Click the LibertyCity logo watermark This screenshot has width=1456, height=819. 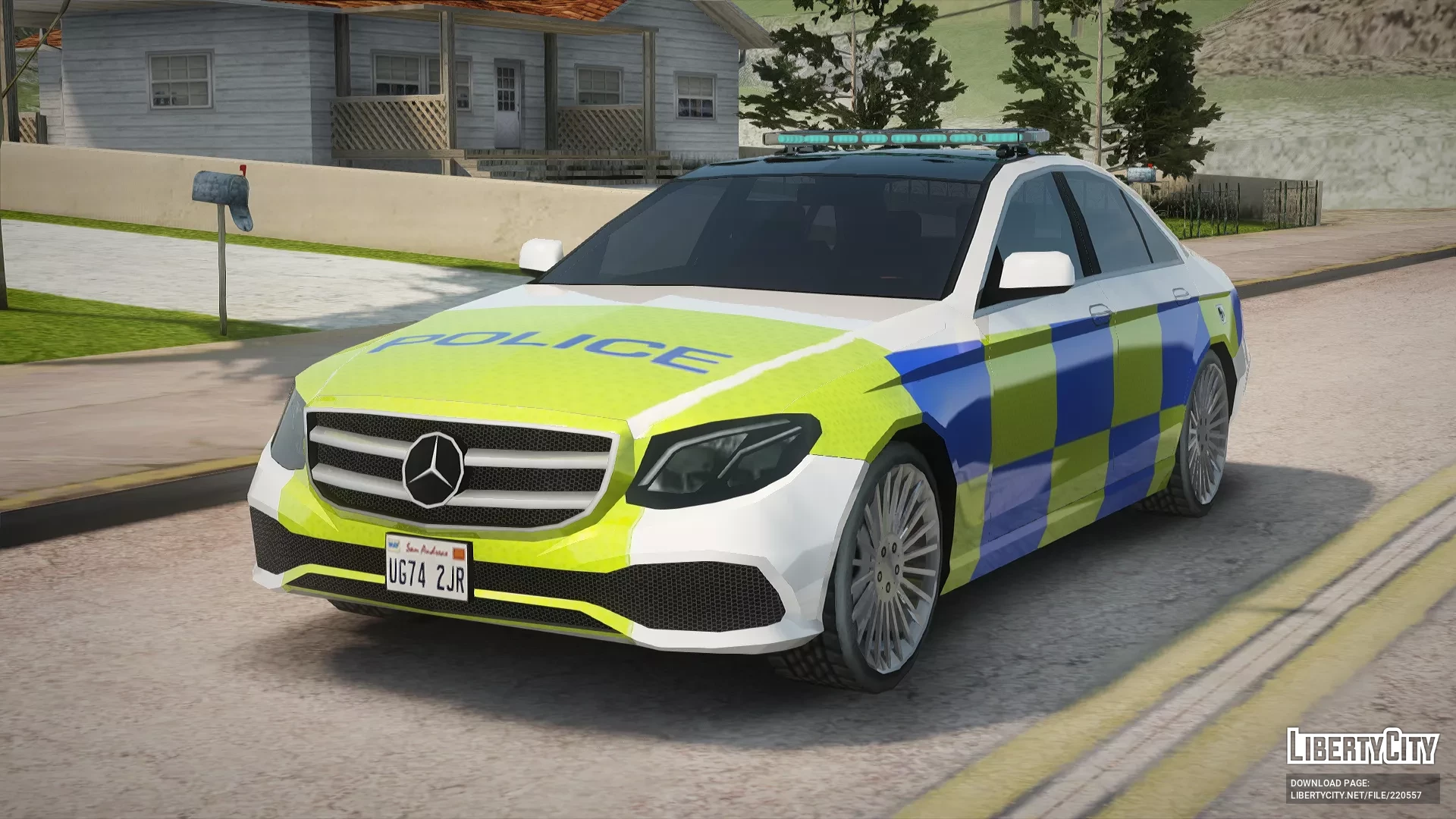click(x=1362, y=746)
